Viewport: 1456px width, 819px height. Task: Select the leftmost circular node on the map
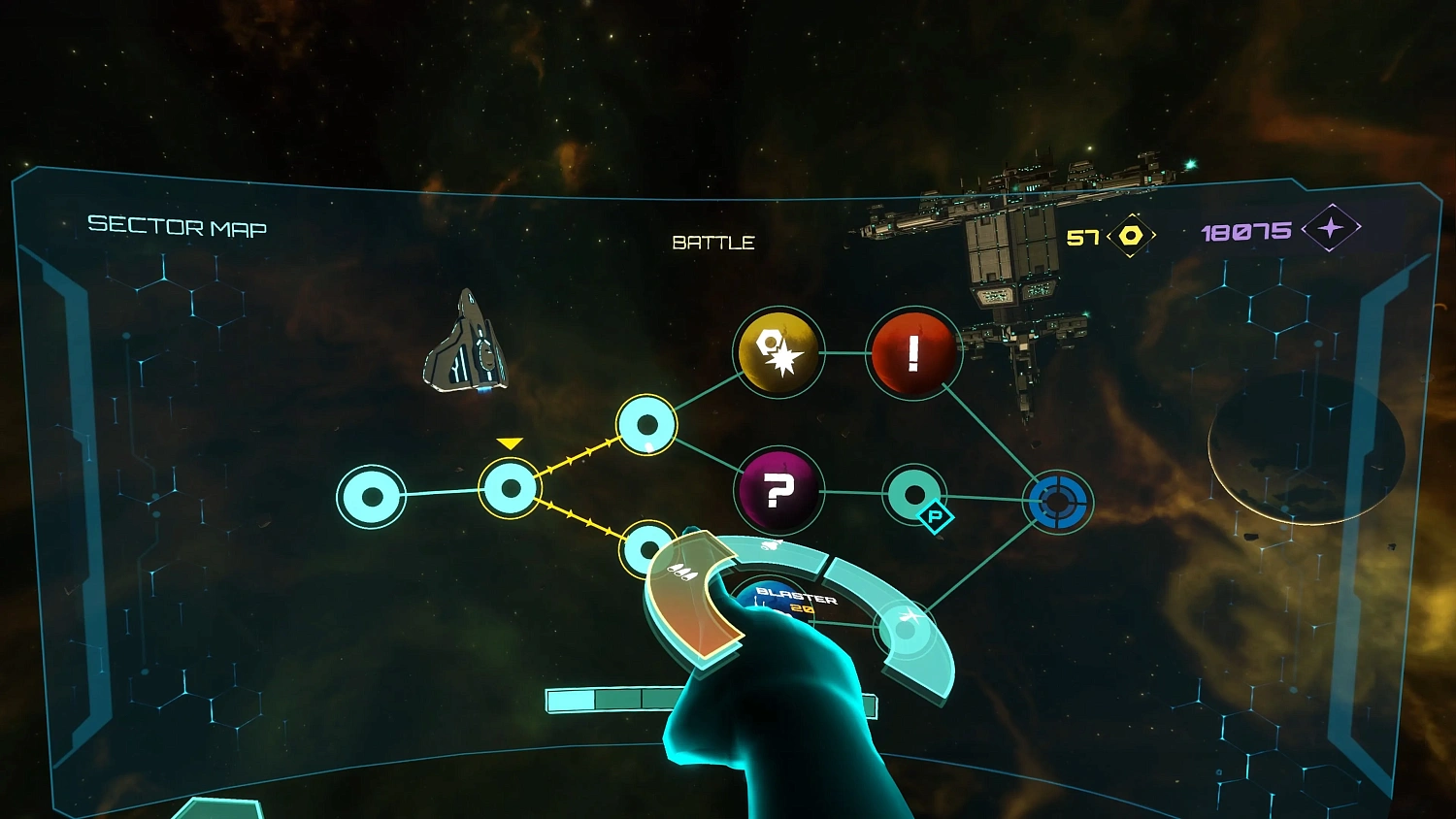[x=373, y=497]
